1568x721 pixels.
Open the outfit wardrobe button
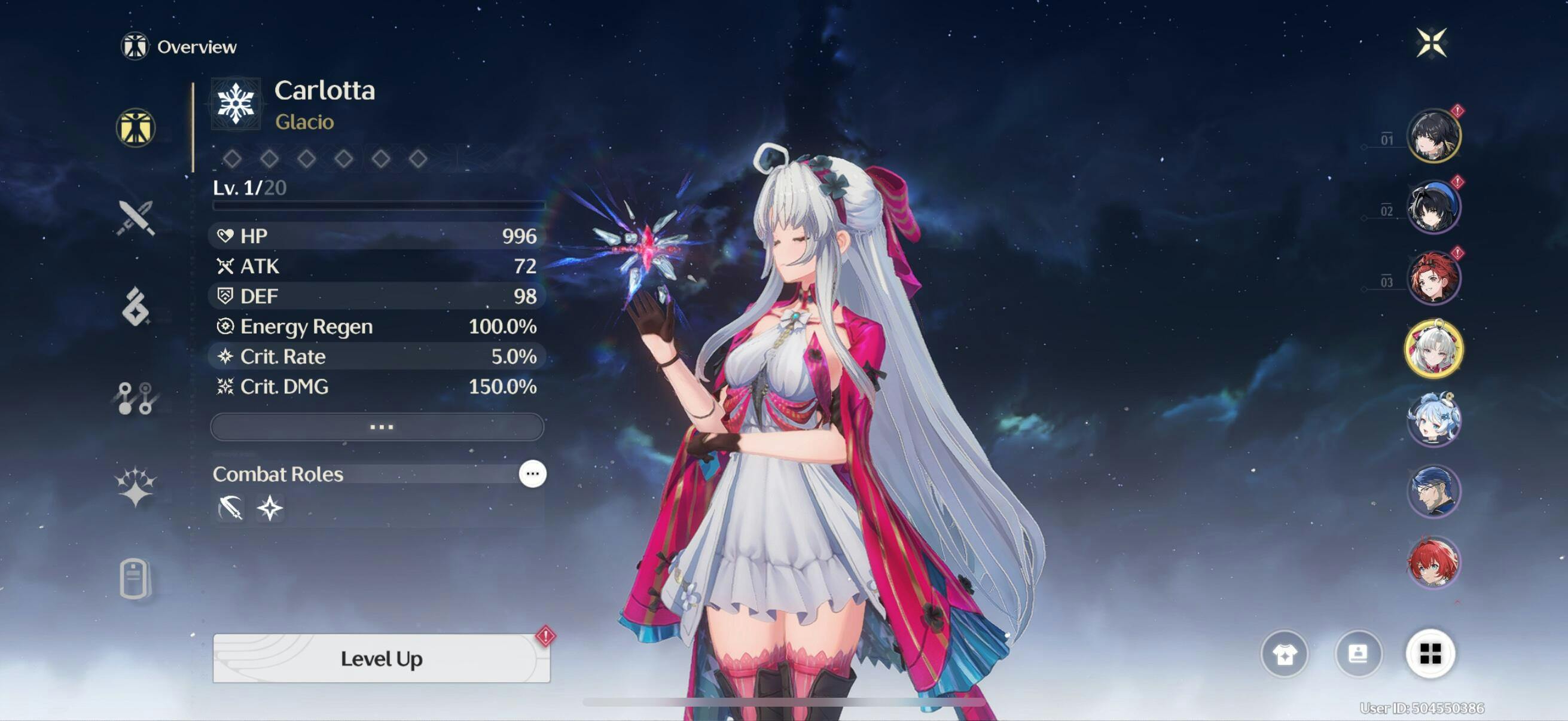click(x=1284, y=654)
